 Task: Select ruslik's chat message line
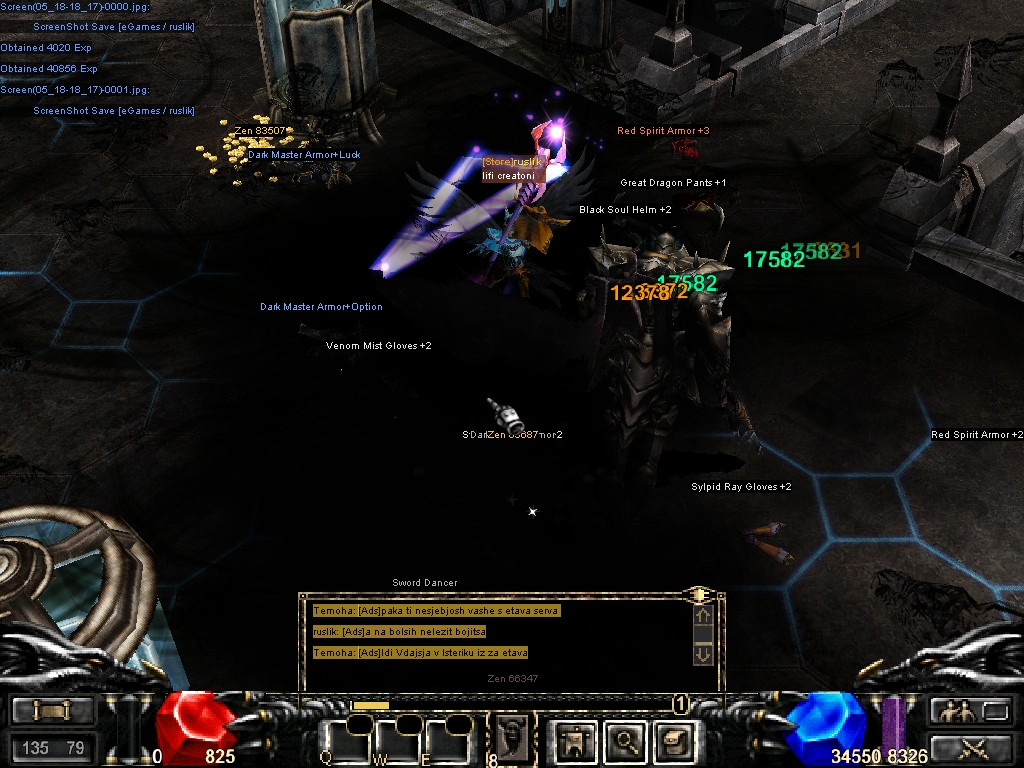pos(400,632)
